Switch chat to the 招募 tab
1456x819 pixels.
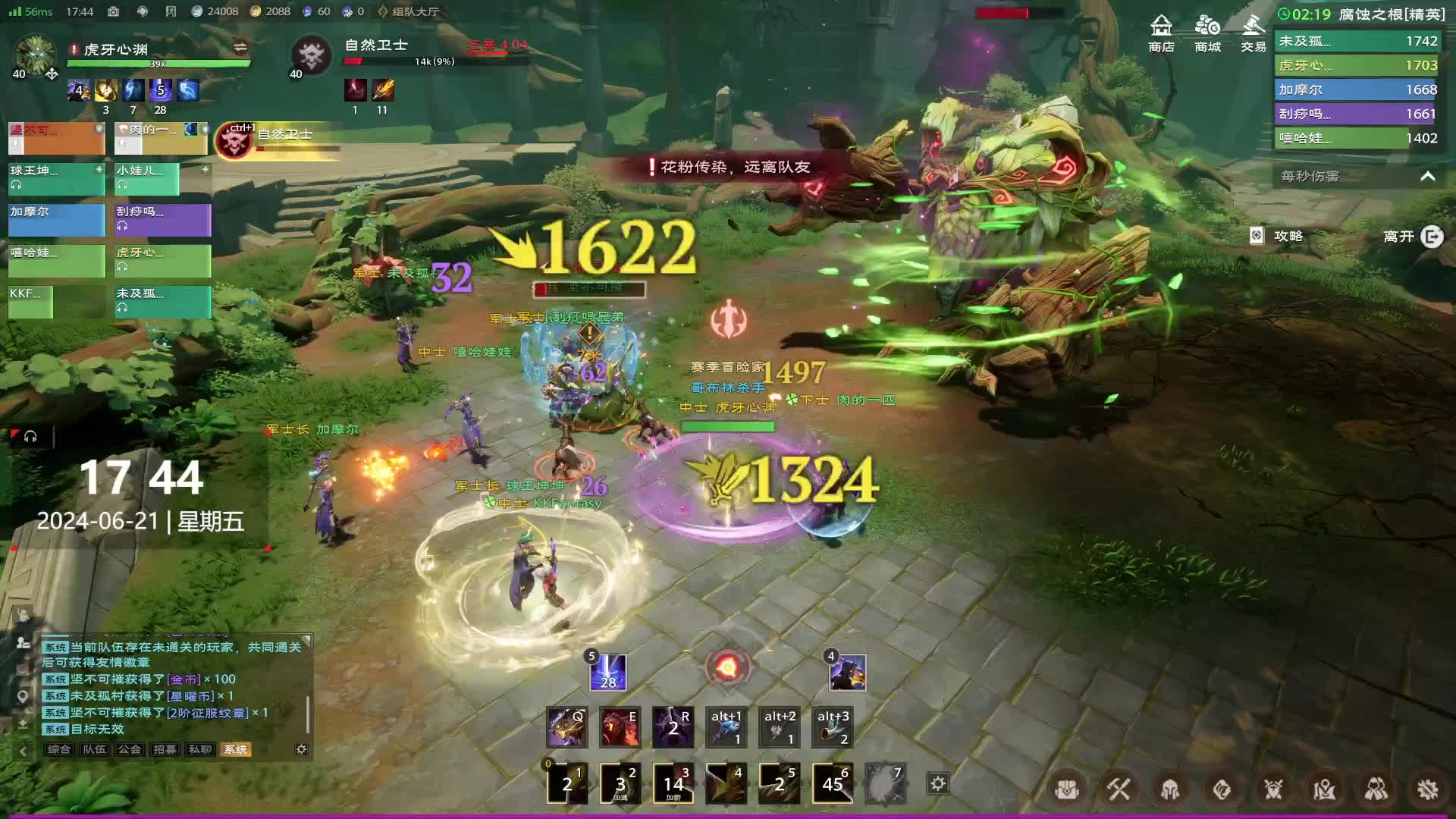[x=165, y=749]
